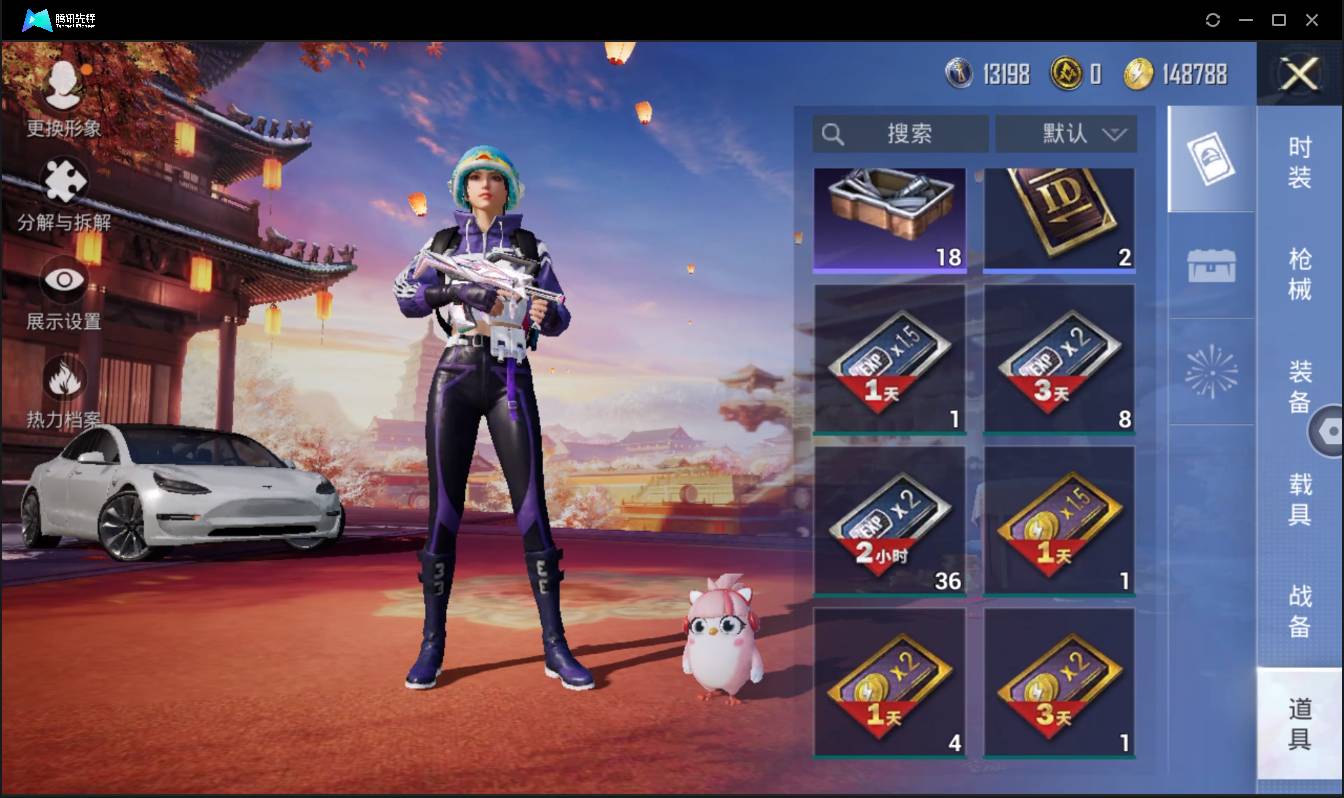
Task: Select the ID card item
Action: pos(1059,219)
